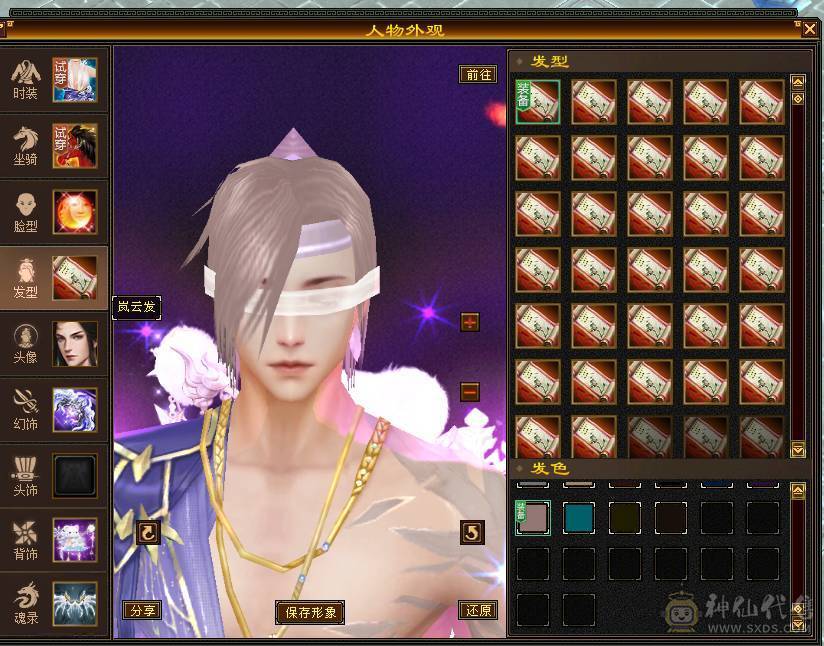
Task: Close the 人物外观 appearance window
Action: pyautogui.click(x=809, y=28)
